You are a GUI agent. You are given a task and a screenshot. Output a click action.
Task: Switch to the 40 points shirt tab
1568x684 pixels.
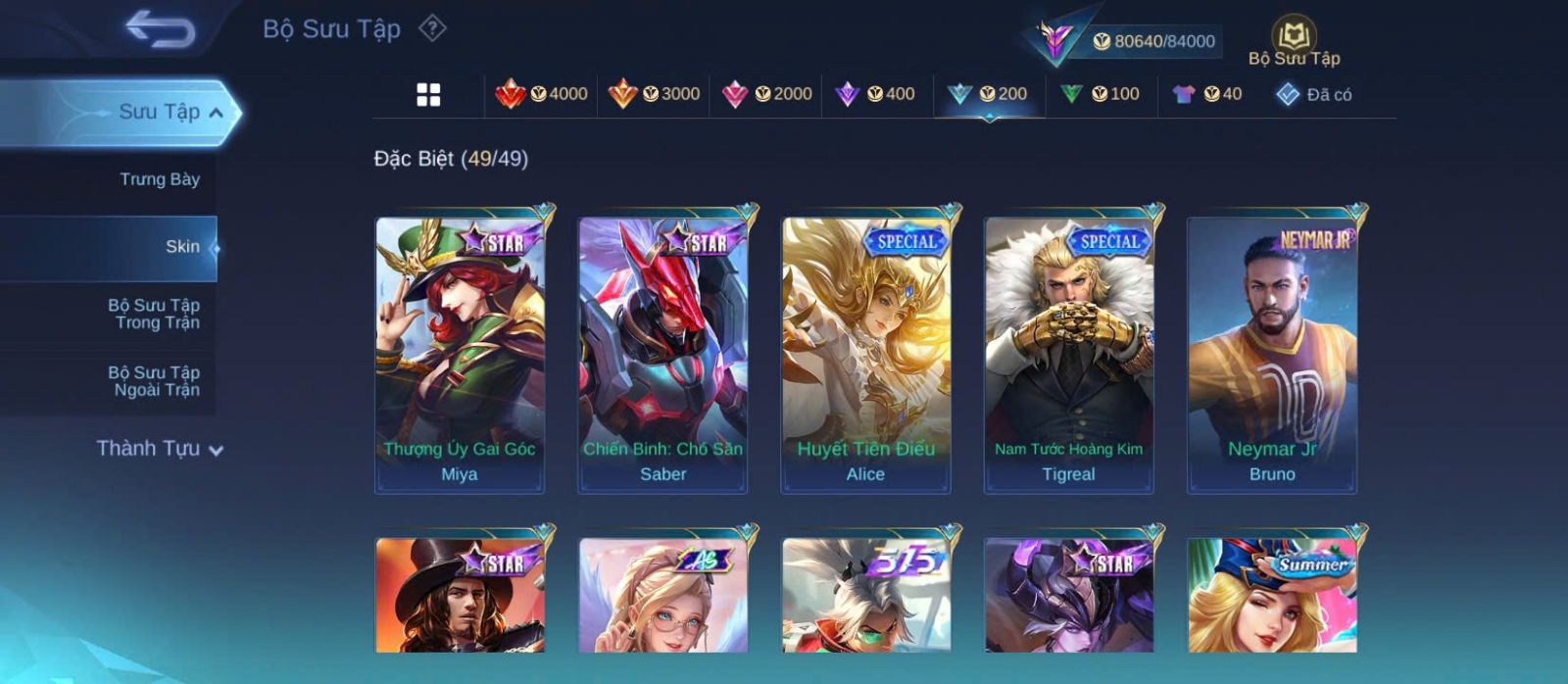pyautogui.click(x=1207, y=94)
